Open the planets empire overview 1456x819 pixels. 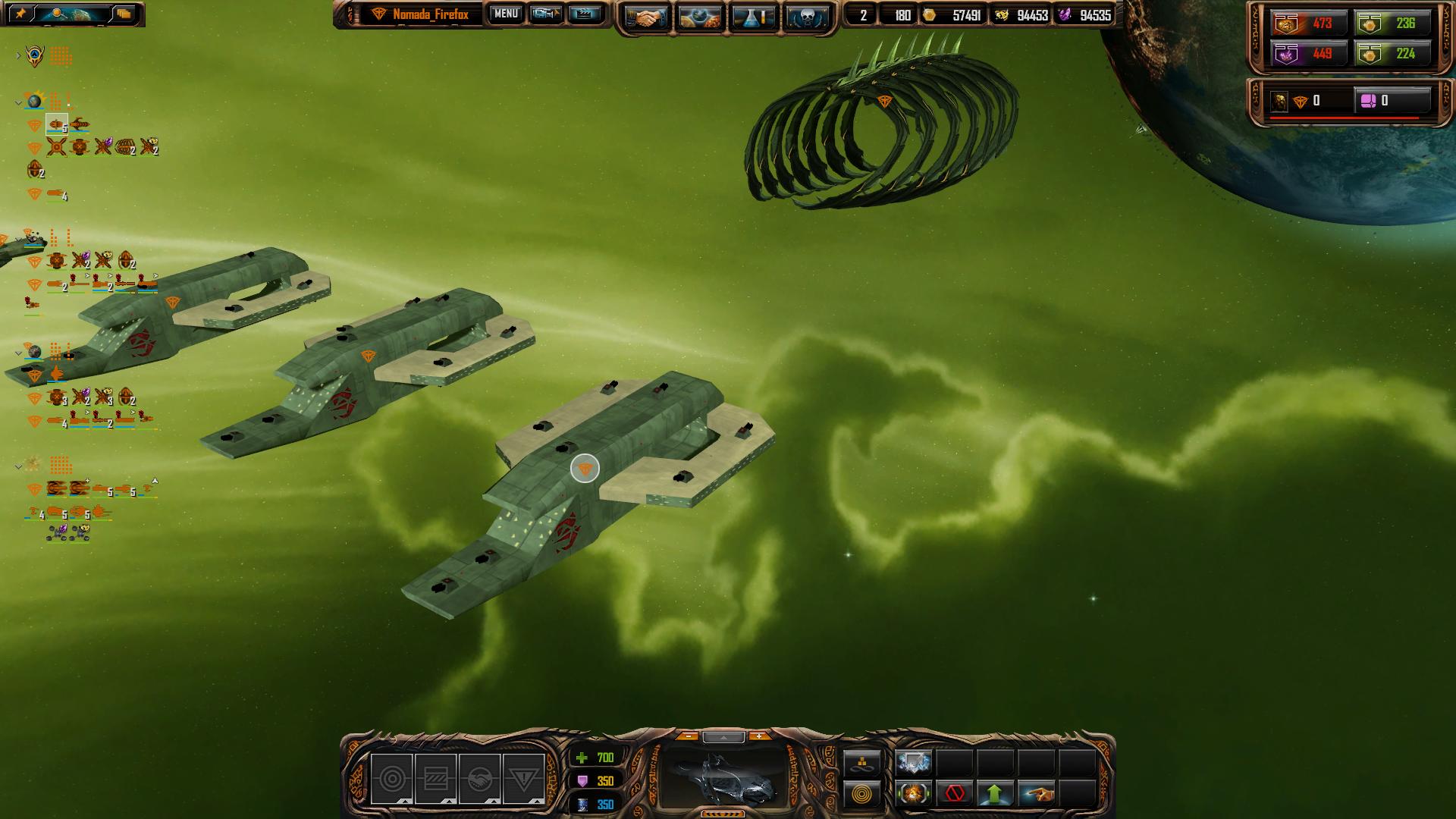[700, 17]
